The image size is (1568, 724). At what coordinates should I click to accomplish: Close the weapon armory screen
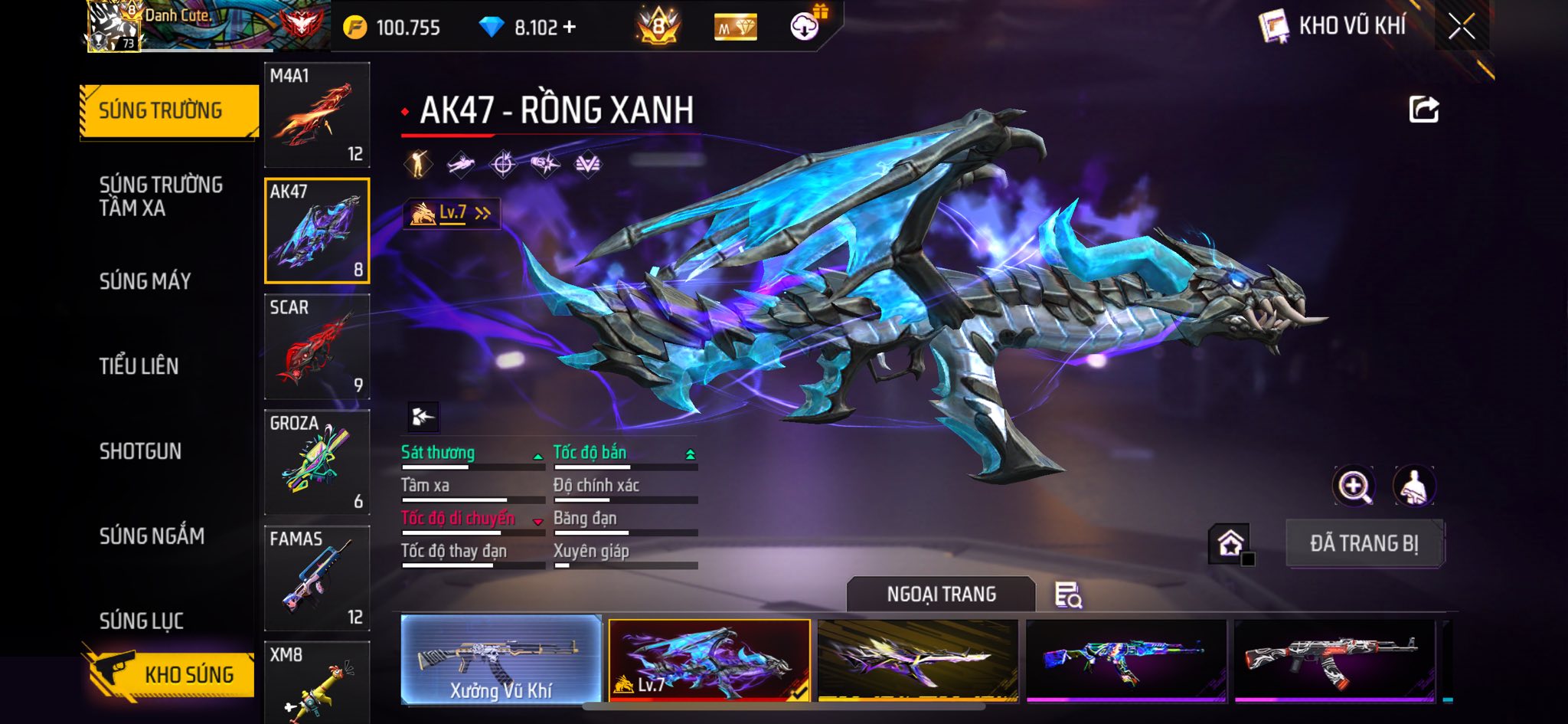(x=1461, y=27)
